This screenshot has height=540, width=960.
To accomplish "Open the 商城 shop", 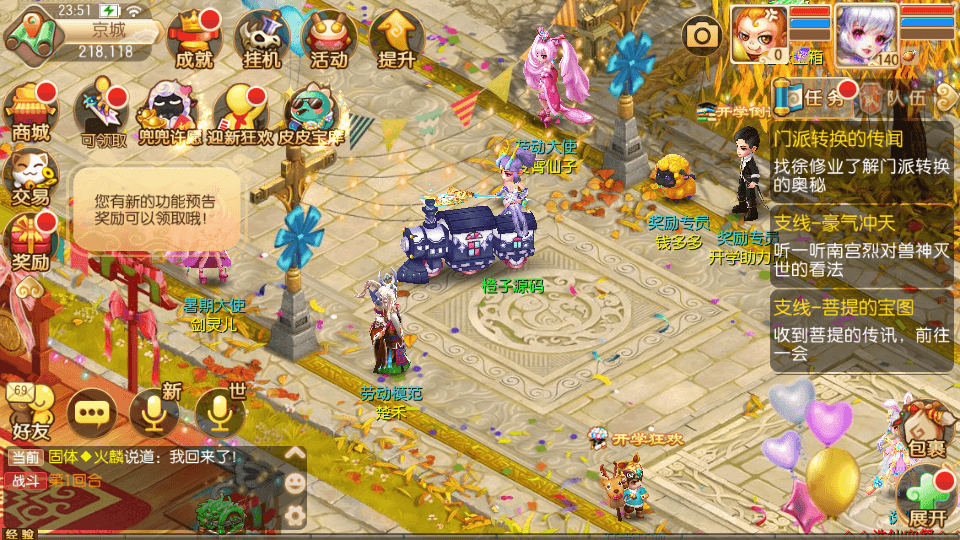I will tap(30, 108).
